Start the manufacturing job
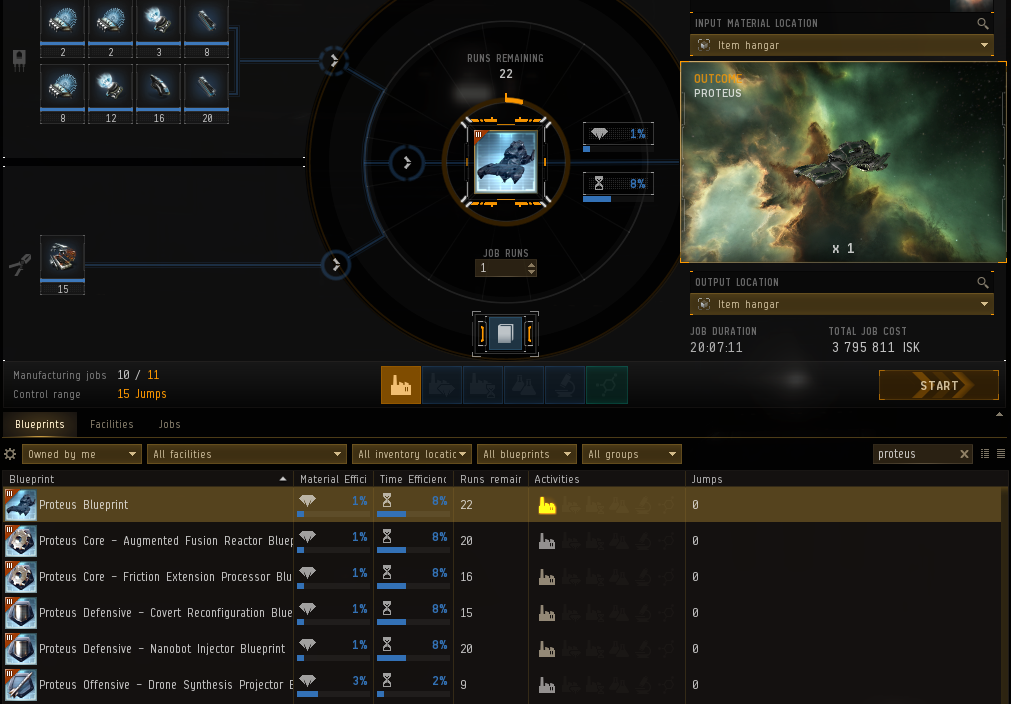 pos(938,385)
